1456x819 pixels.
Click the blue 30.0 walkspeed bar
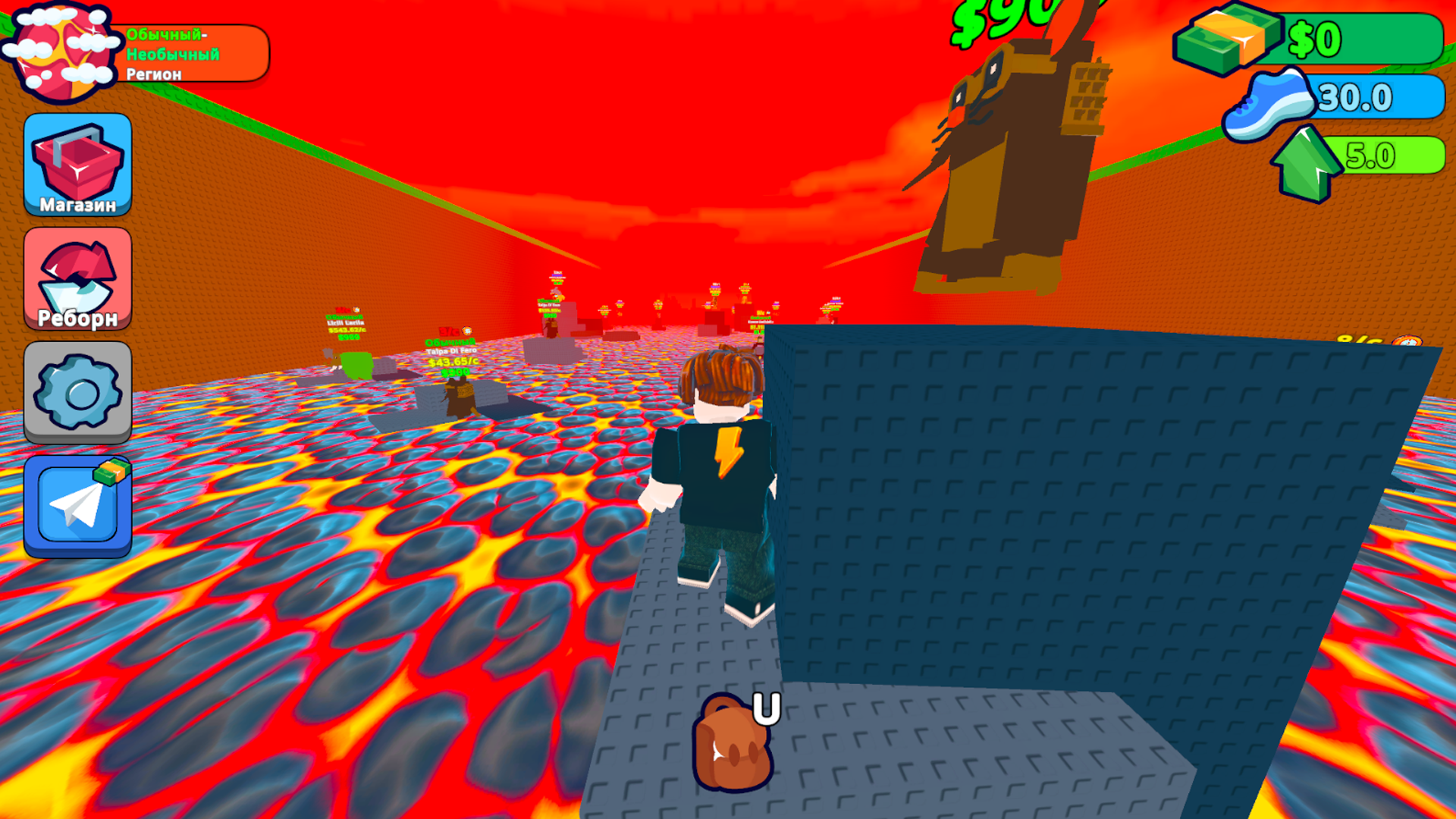1380,97
